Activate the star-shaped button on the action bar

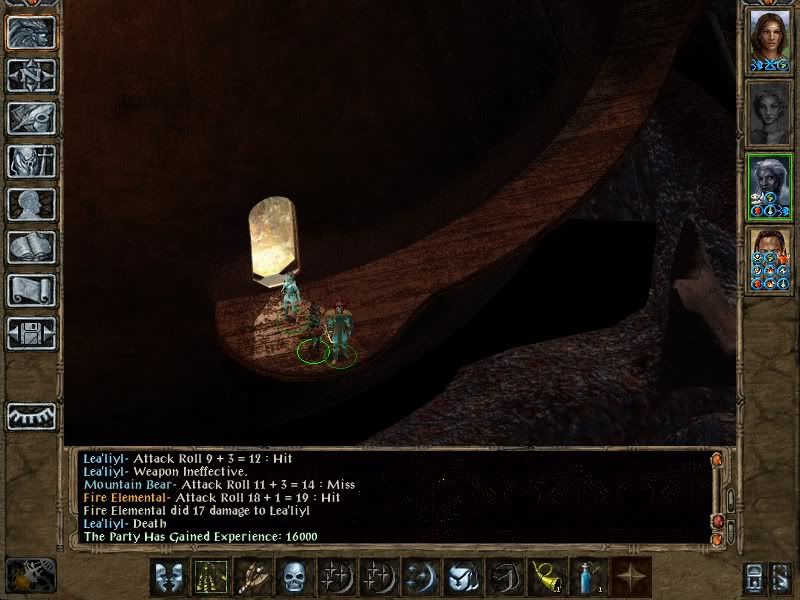point(630,577)
